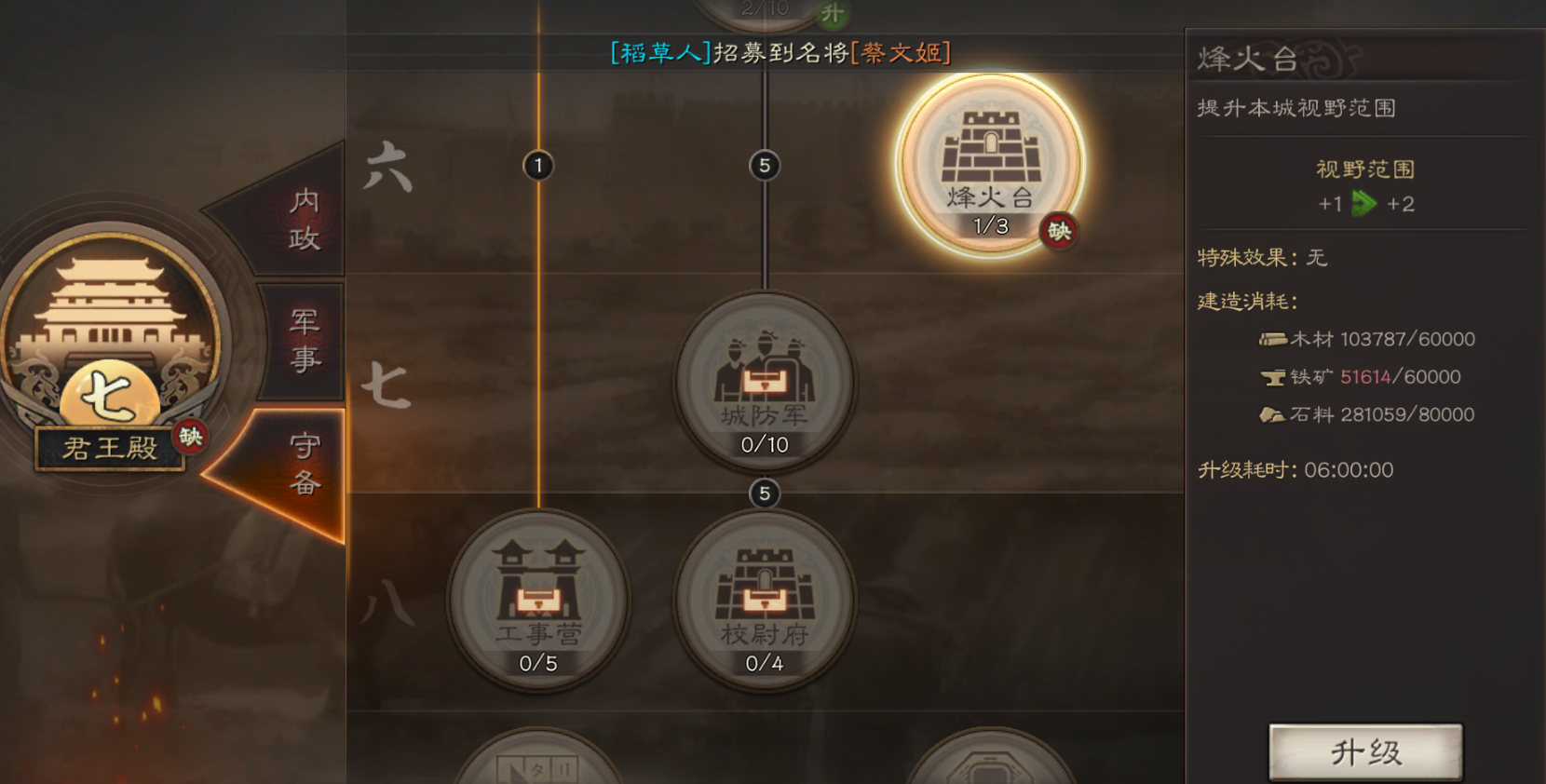
Task: Select the 工事营 (Engineering Camp) building icon
Action: pos(538,601)
